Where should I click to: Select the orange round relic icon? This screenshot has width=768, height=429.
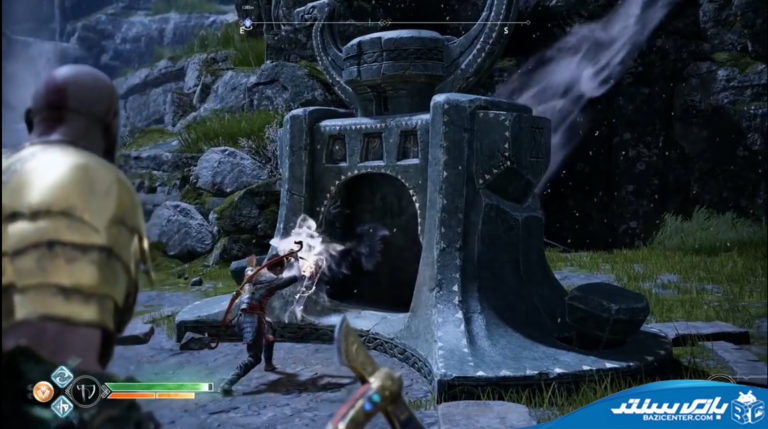[43, 392]
